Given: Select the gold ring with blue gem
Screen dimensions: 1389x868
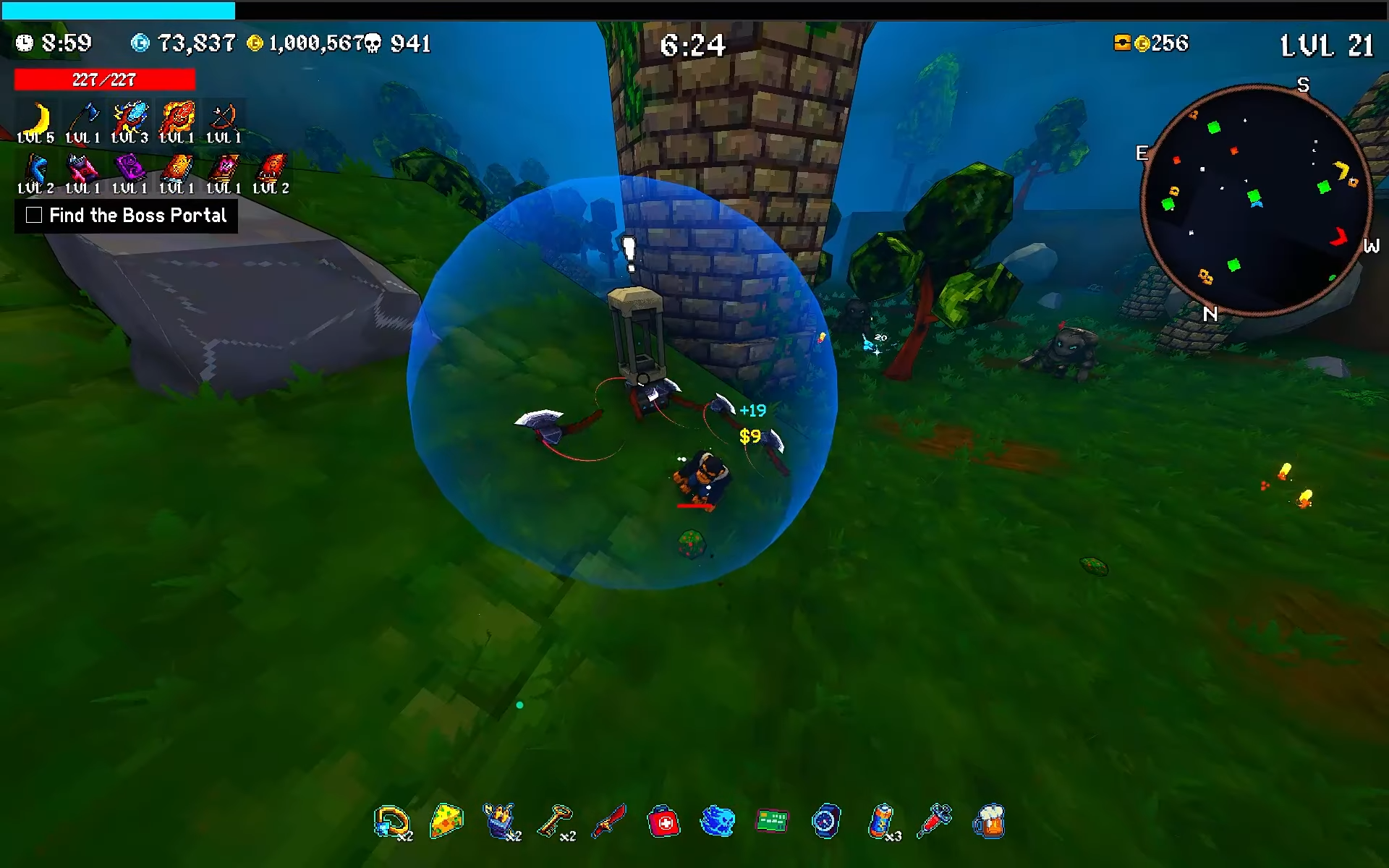Looking at the screenshot, I should pos(391,822).
